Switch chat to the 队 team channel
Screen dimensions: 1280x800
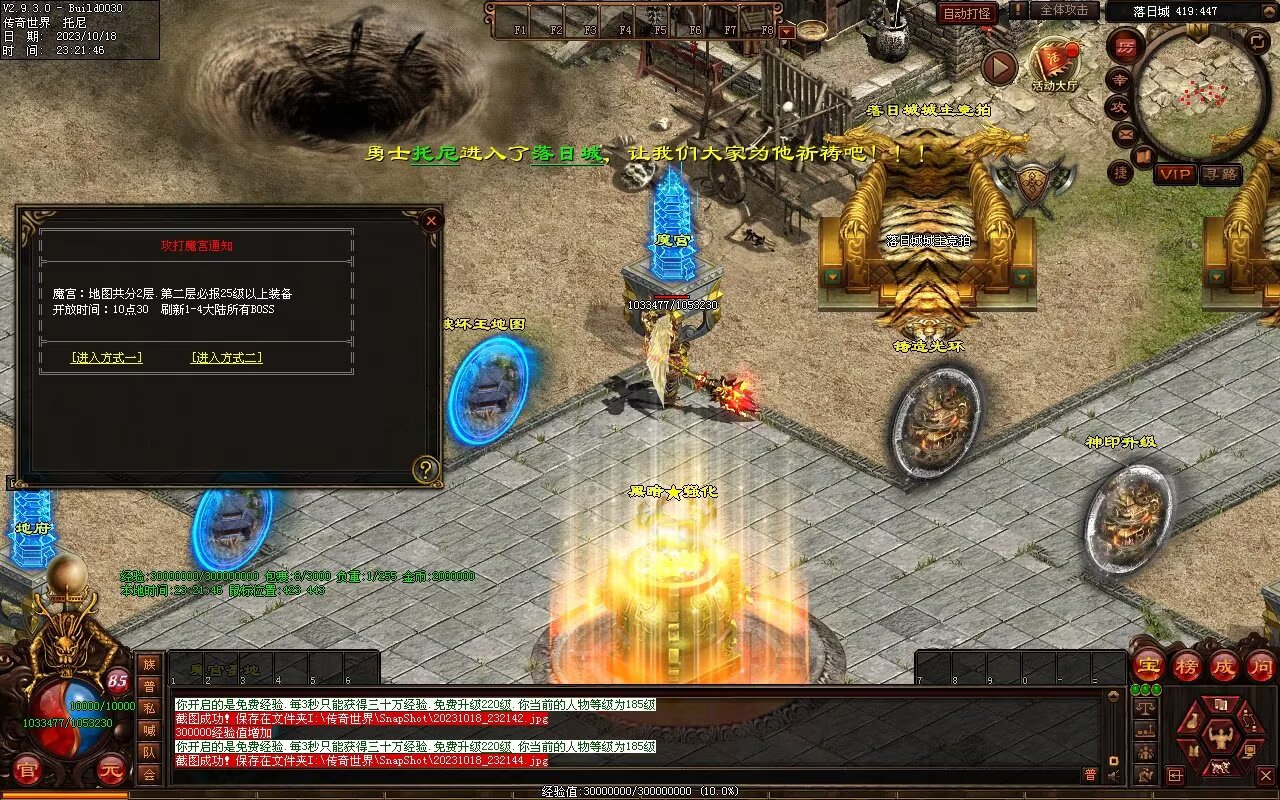(x=149, y=752)
